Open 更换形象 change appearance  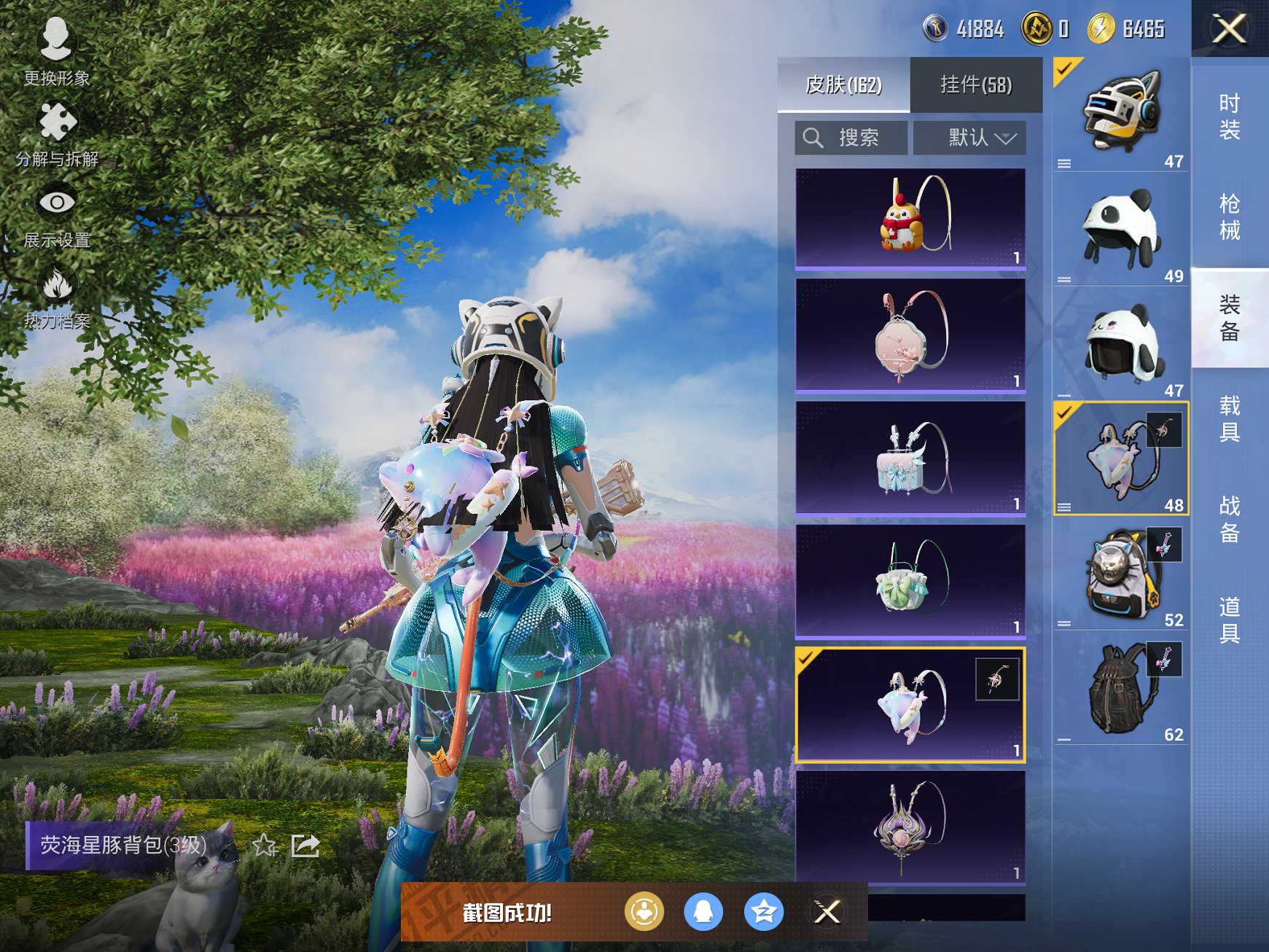(x=56, y=51)
